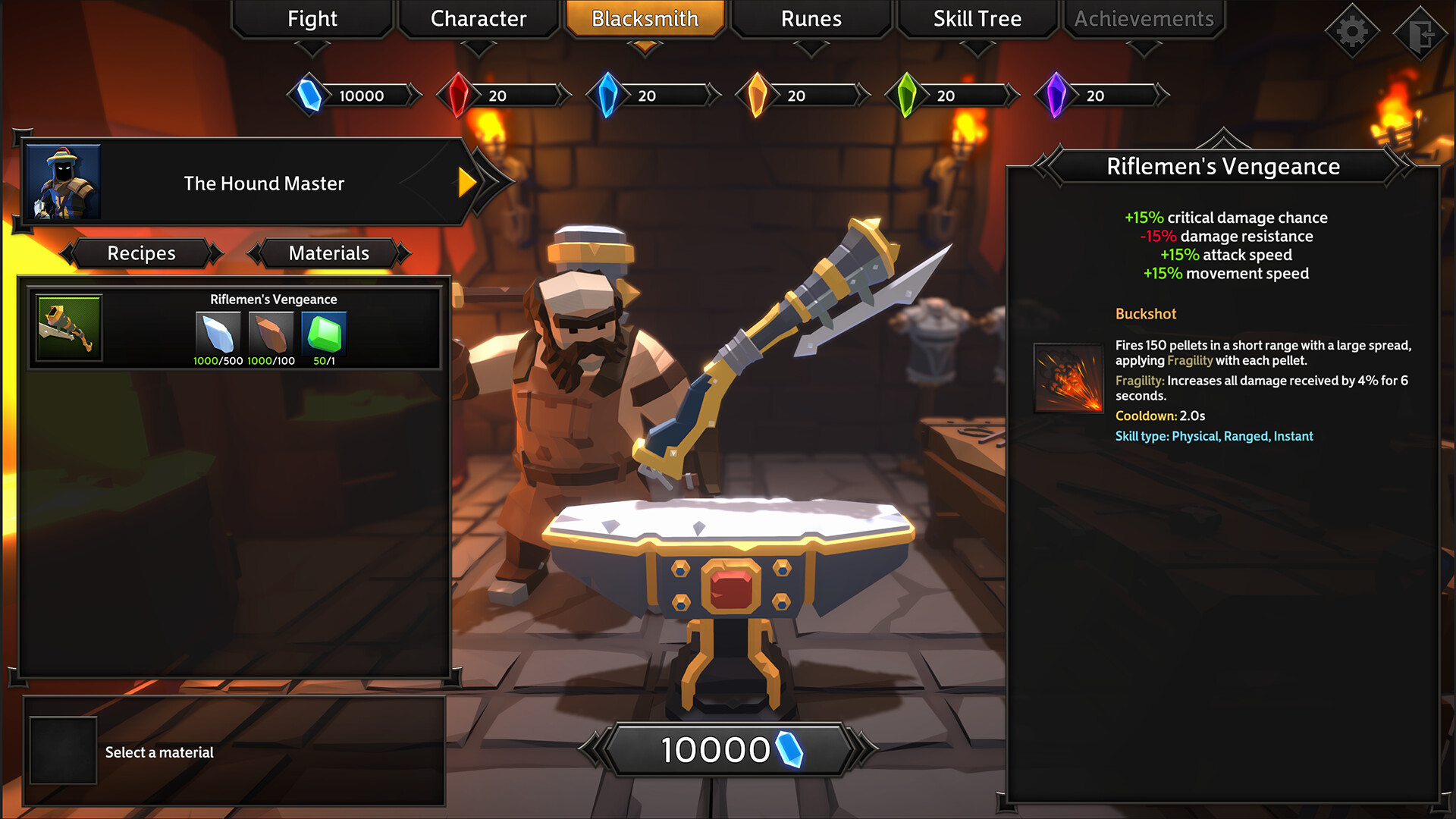The height and width of the screenshot is (819, 1456).
Task: Open the Skill Tree tab
Action: pos(977,19)
